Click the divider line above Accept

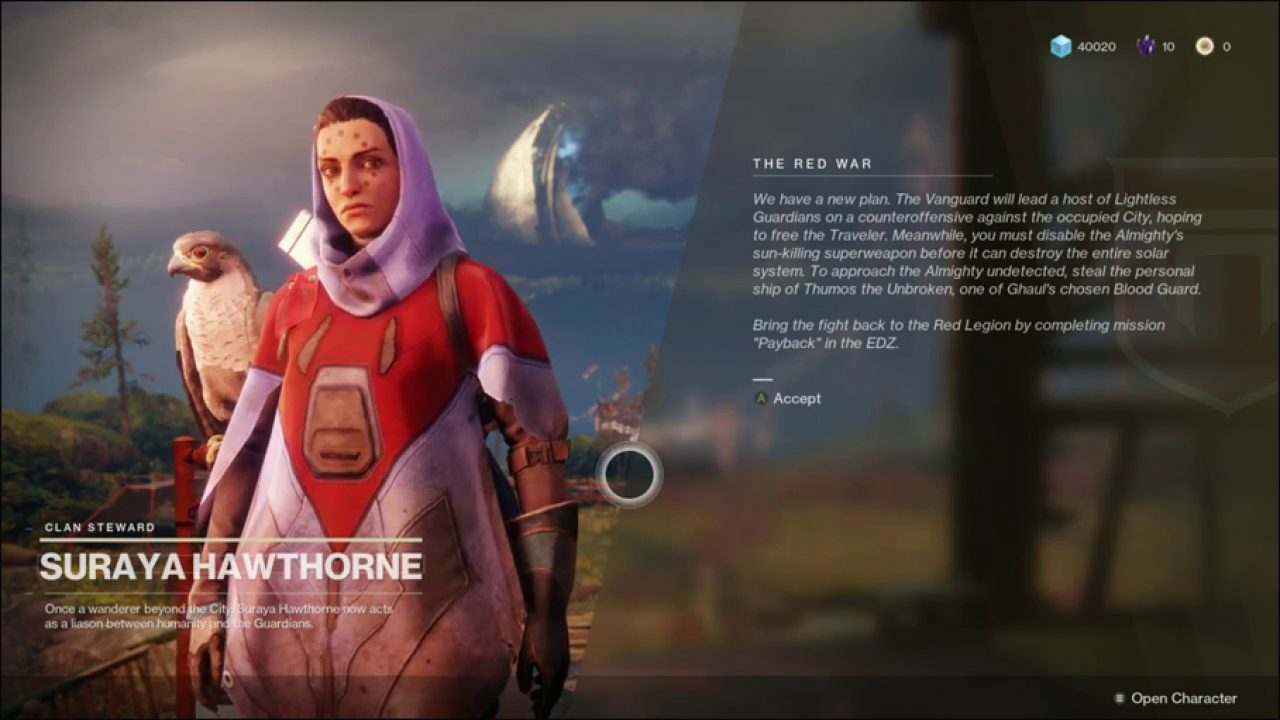point(763,379)
